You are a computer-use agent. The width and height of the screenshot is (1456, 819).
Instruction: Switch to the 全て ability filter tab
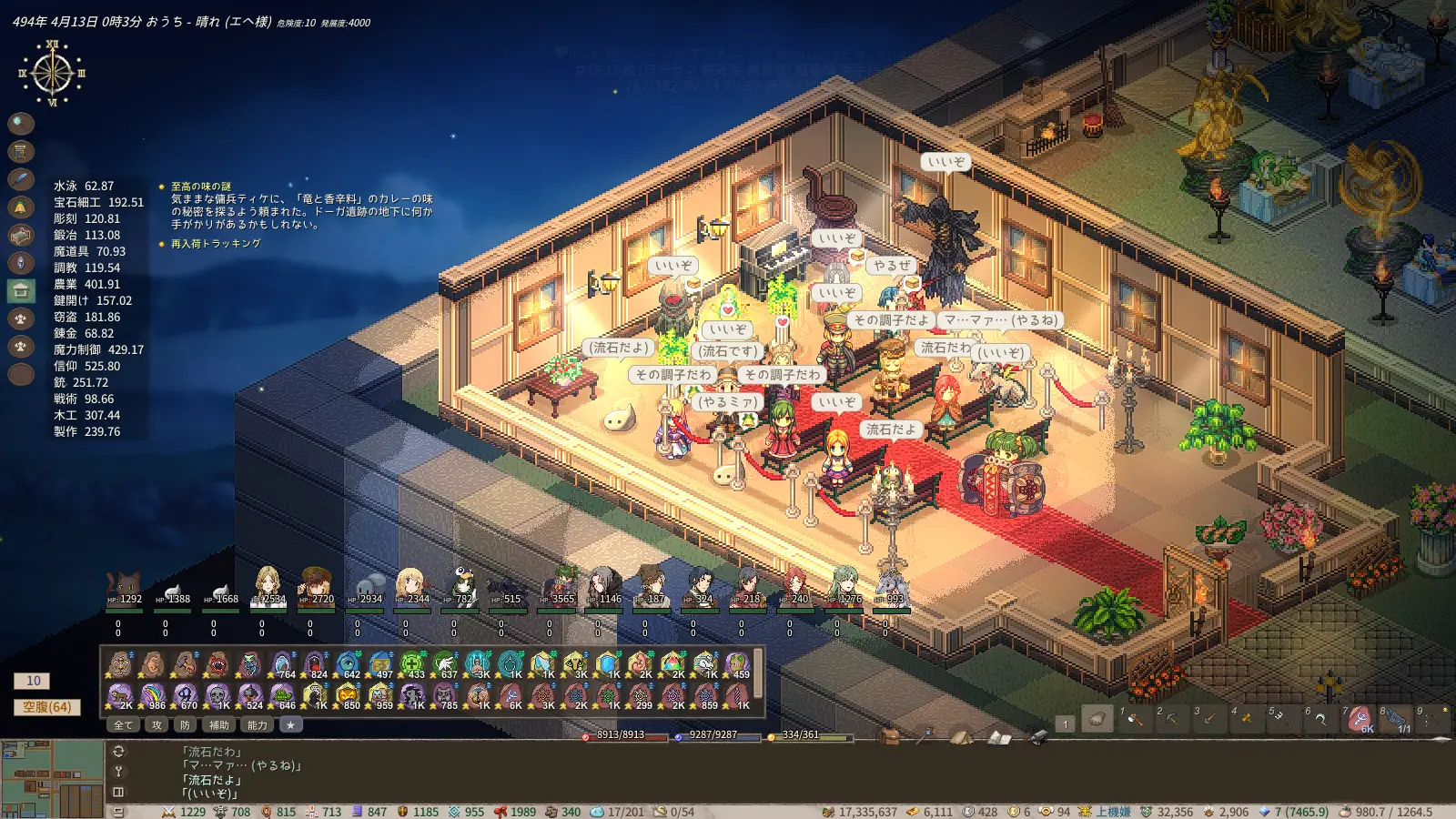tap(123, 725)
